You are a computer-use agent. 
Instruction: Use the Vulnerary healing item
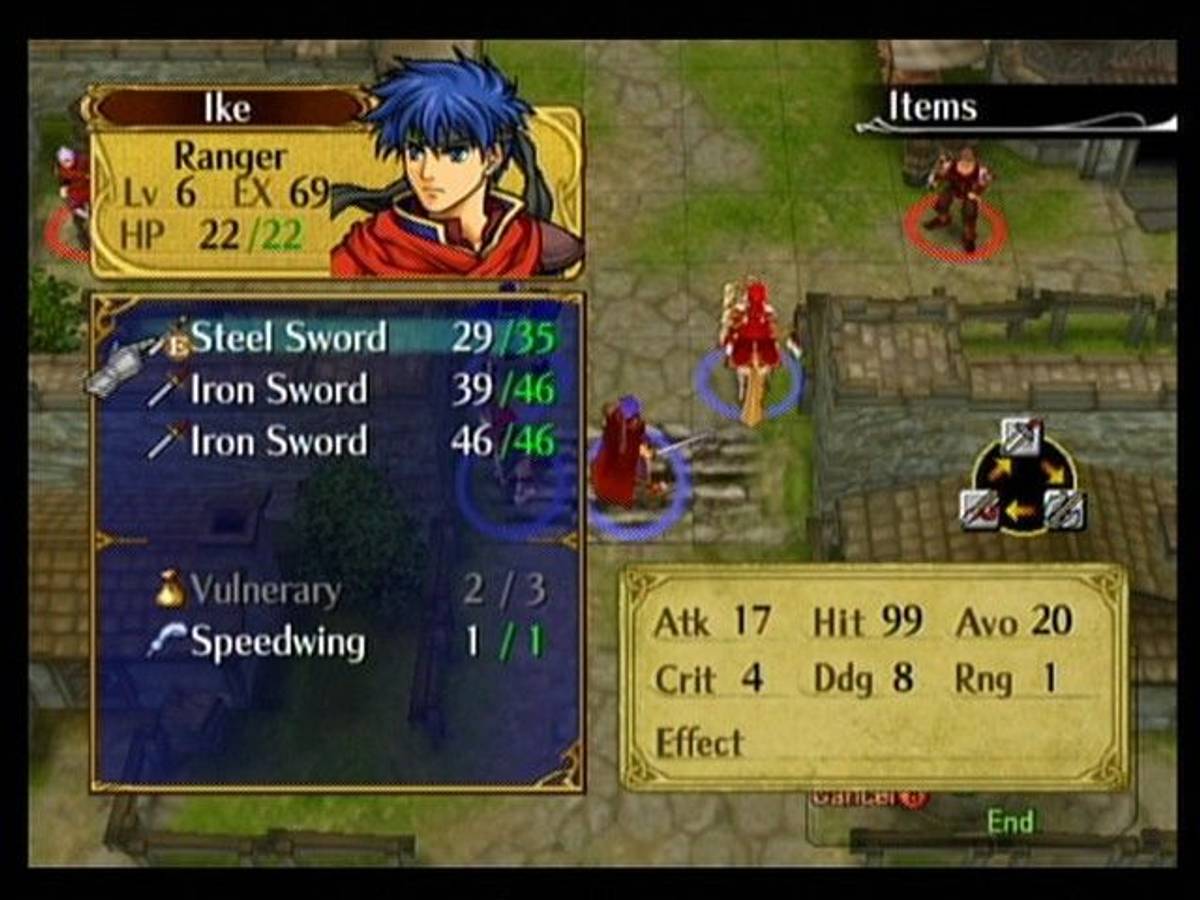[264, 590]
